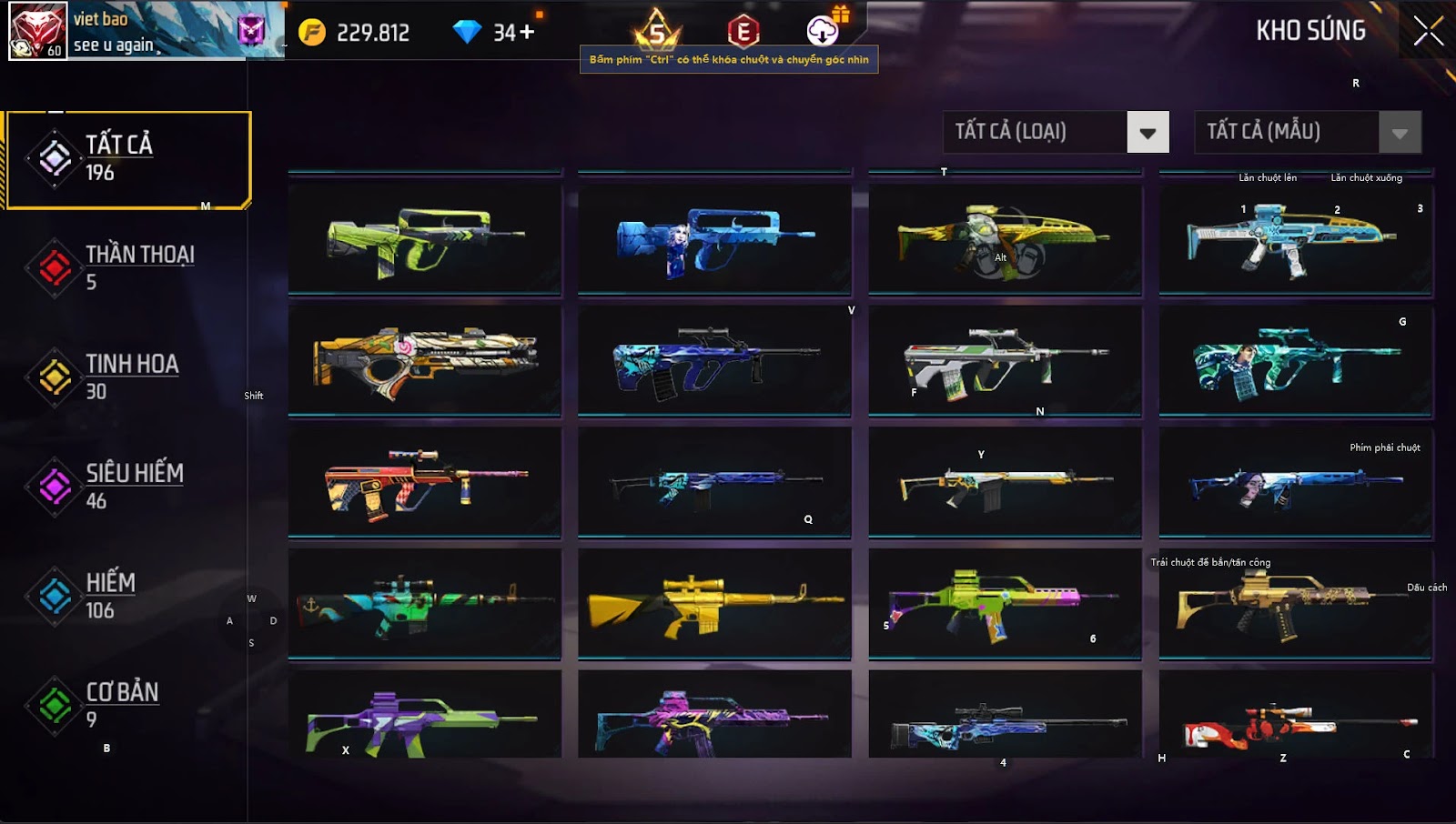This screenshot has width=1456, height=824.
Task: Select the teal AUG skin with character
Action: click(1296, 360)
